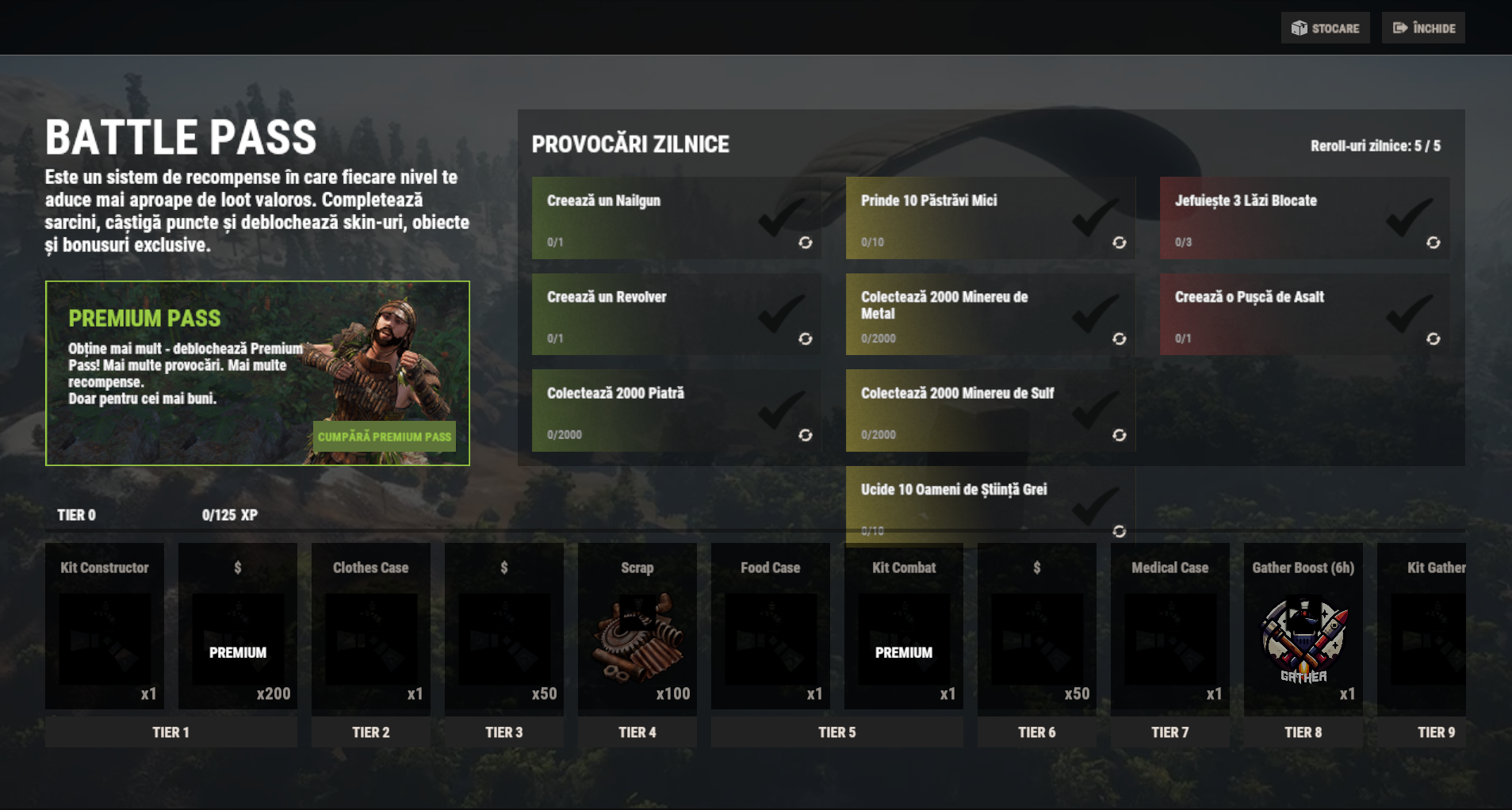This screenshot has height=810, width=1512.
Task: Reroll the Creează un Revolver challenge
Action: tap(805, 339)
